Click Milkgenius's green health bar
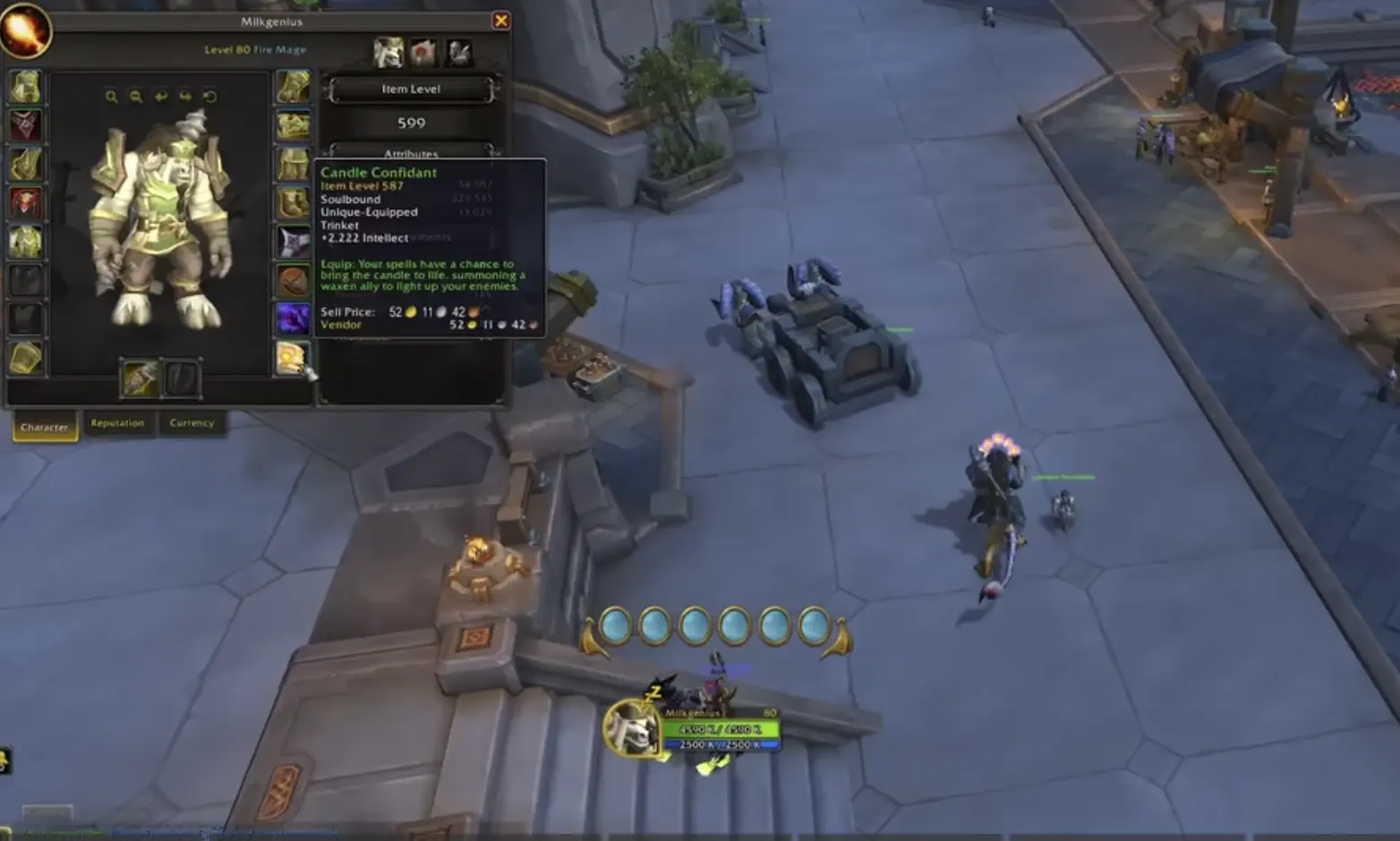Viewport: 1400px width, 841px height. [x=721, y=729]
